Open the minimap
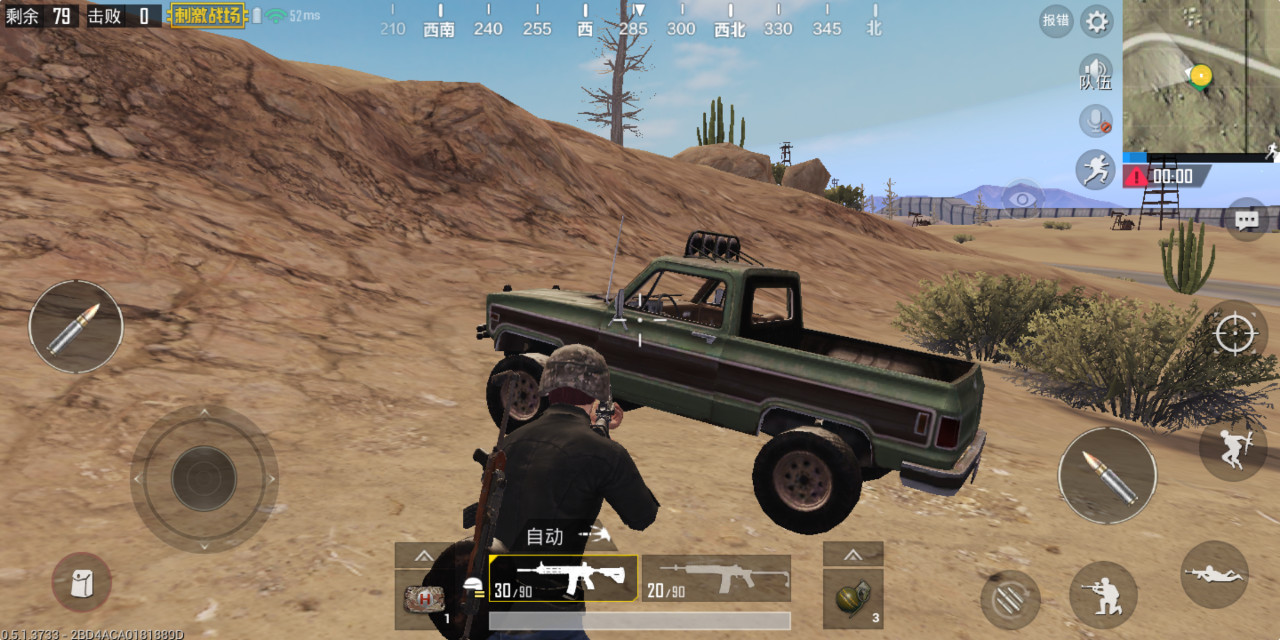This screenshot has width=1280, height=640. pyautogui.click(x=1200, y=76)
